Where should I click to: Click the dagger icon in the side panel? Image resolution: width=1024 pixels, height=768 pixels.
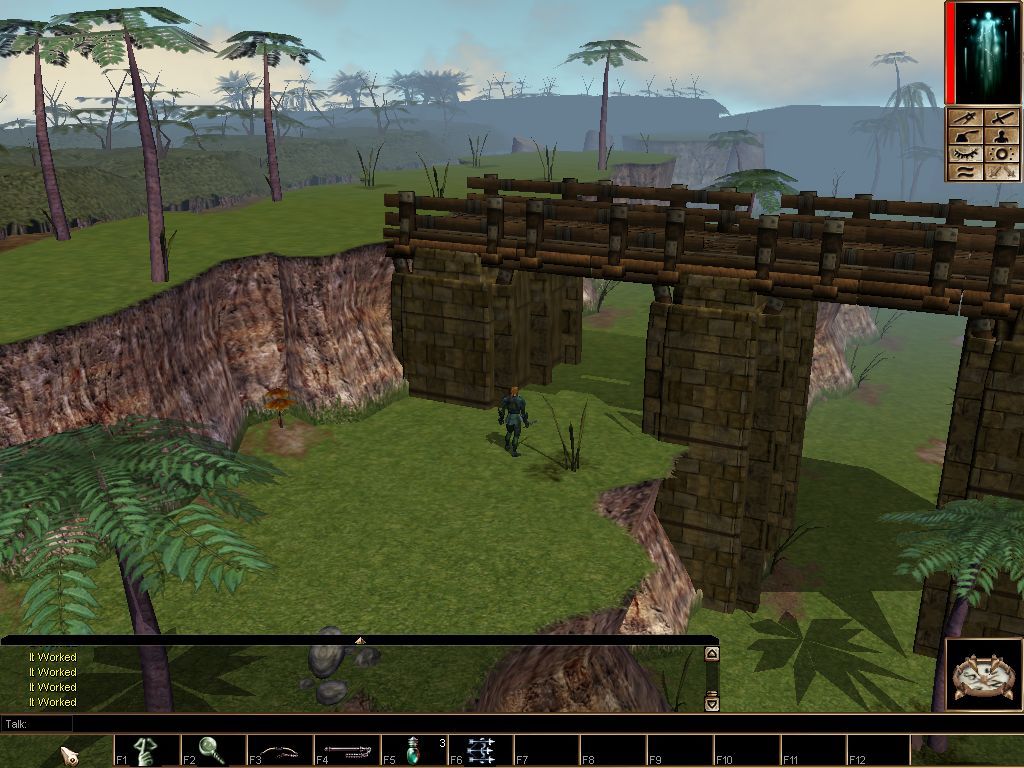(x=965, y=119)
